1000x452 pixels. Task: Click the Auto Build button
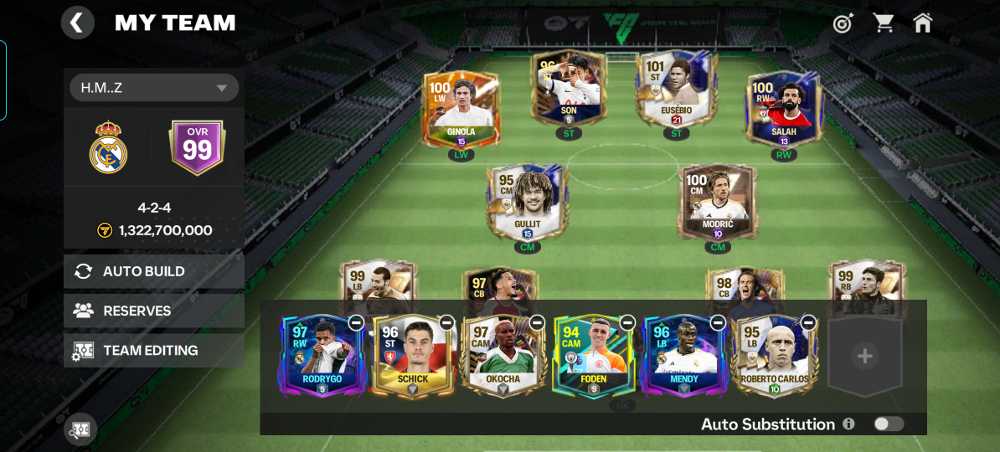[x=154, y=271]
